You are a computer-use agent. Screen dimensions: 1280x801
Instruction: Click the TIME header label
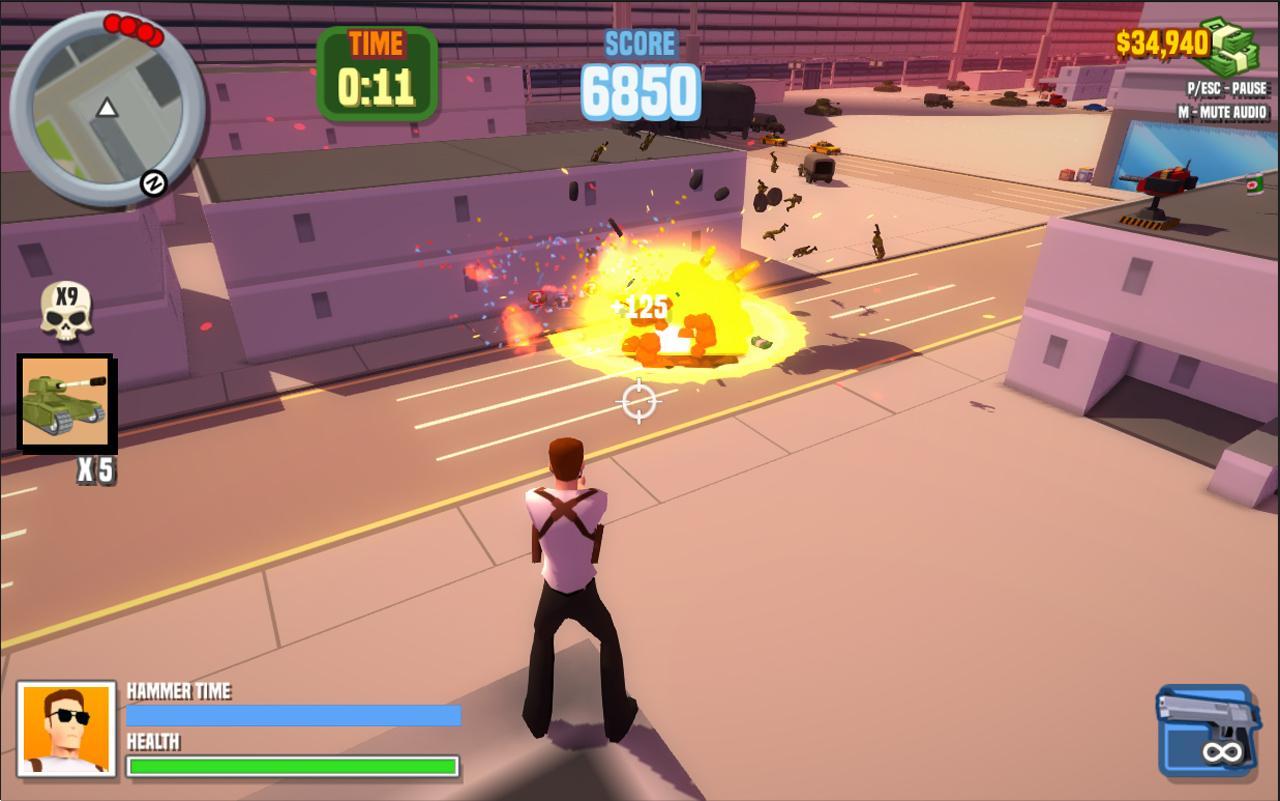pos(375,41)
